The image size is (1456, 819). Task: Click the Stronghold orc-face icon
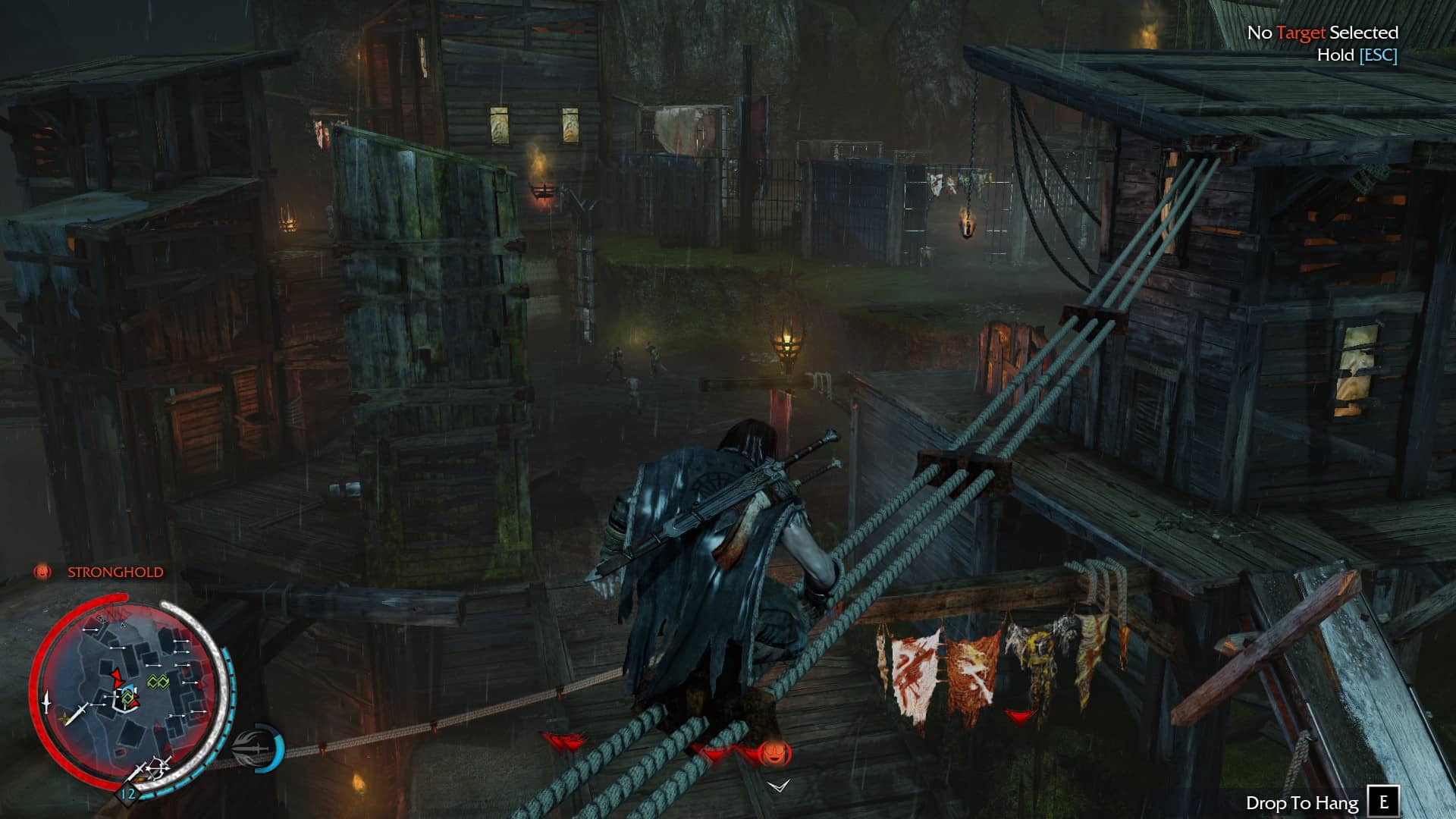pos(42,572)
